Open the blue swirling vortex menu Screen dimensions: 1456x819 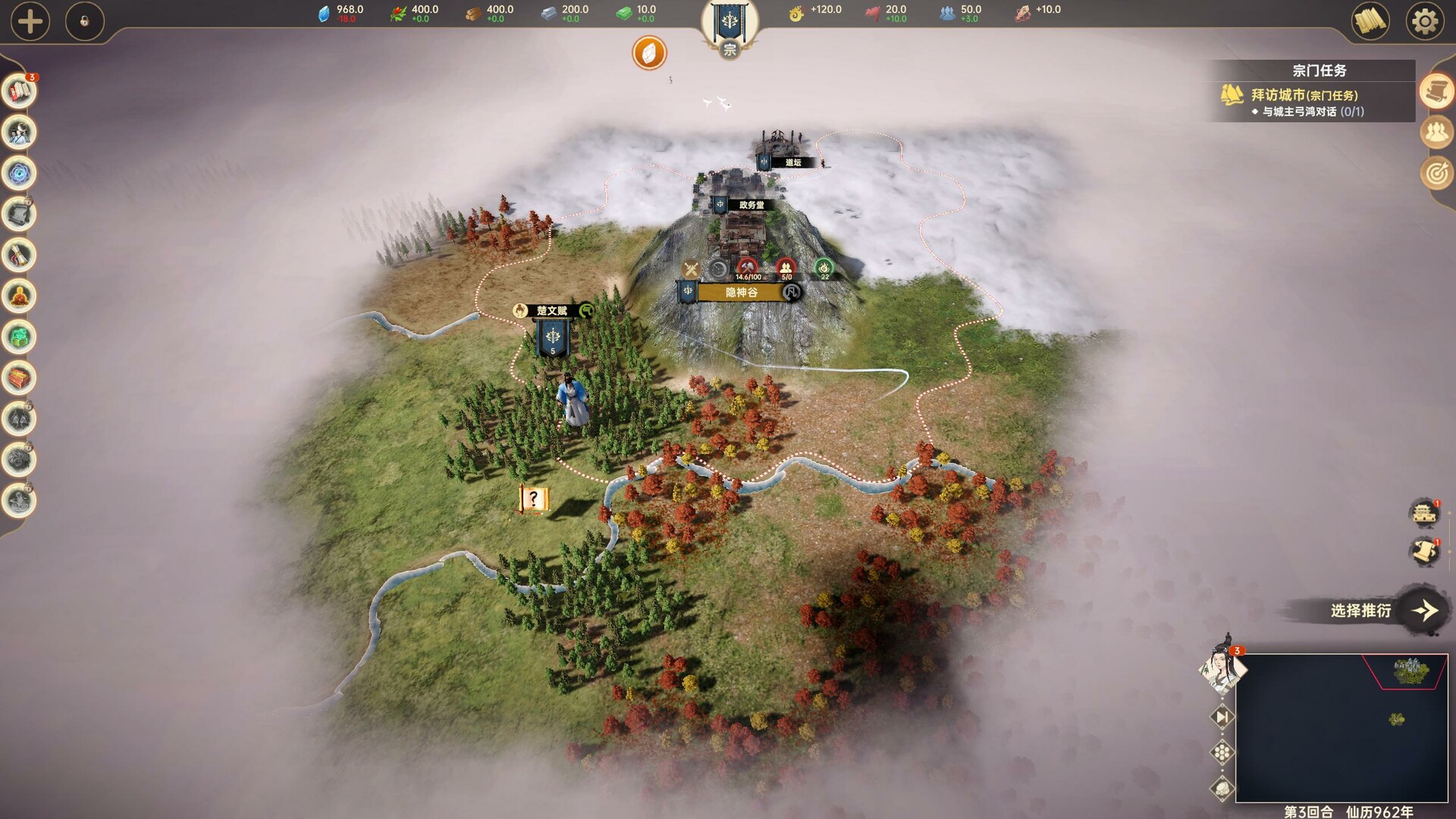click(20, 174)
